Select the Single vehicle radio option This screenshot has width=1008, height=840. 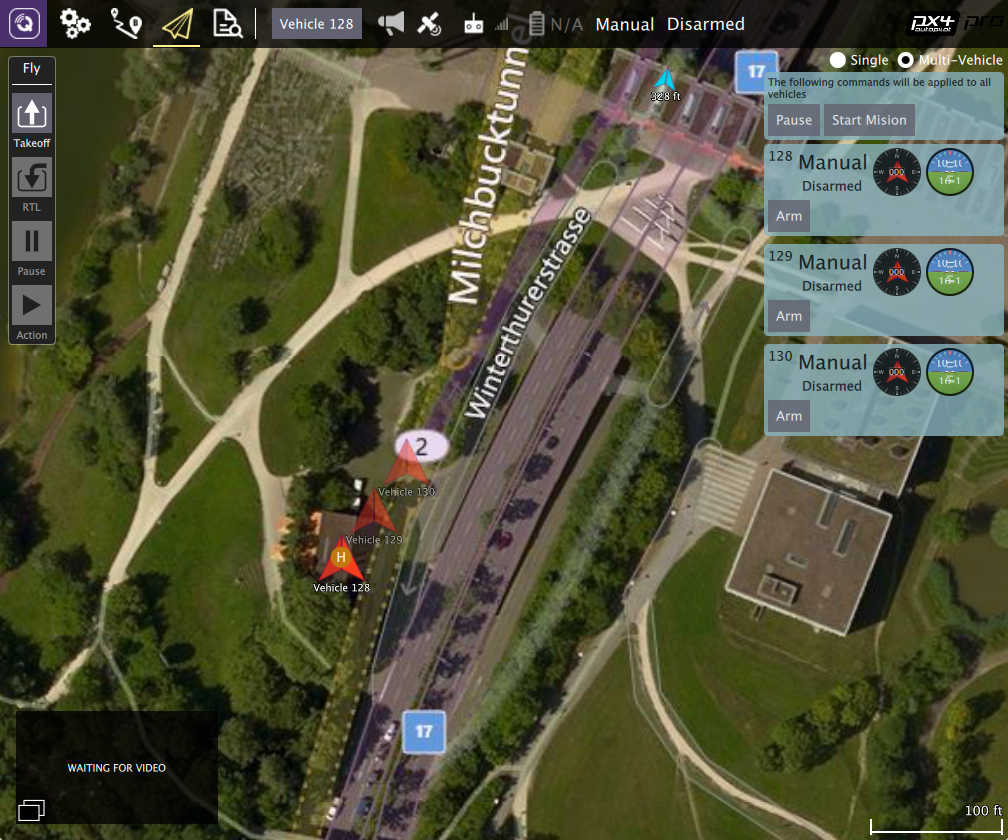click(x=838, y=60)
